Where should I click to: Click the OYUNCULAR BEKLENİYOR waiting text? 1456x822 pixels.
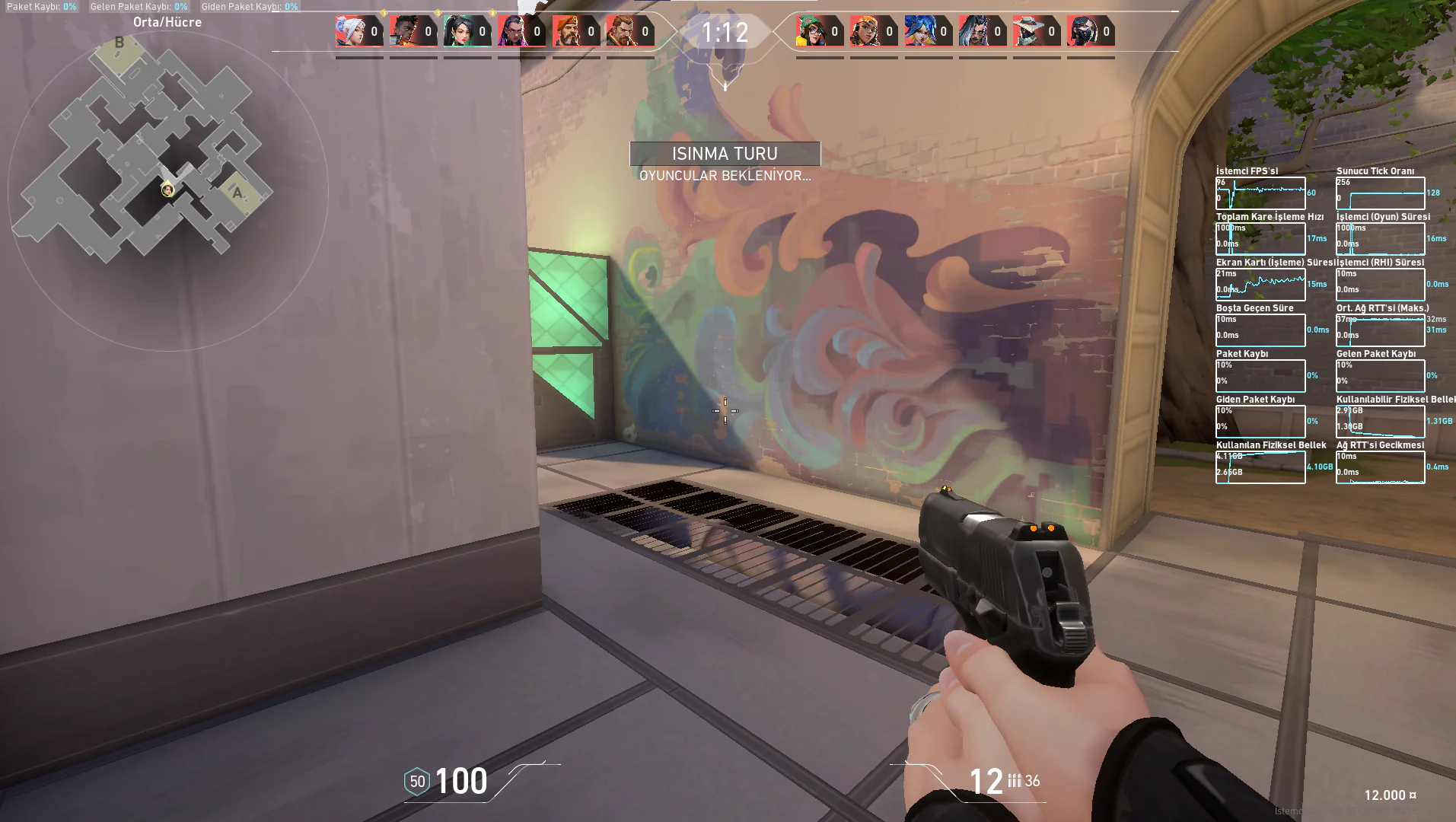(x=725, y=176)
